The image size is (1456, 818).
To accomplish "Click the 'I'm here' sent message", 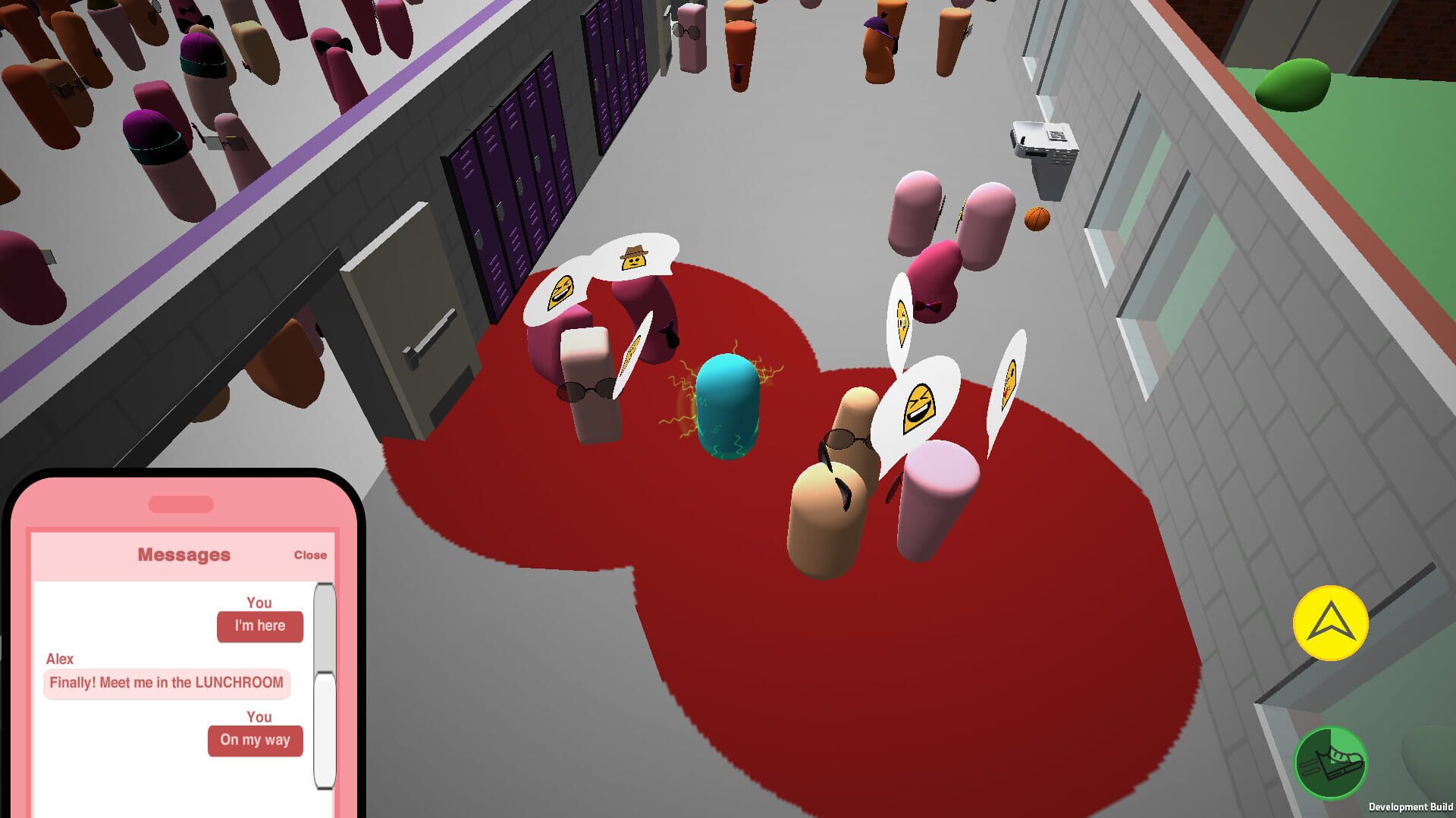I will [x=259, y=625].
